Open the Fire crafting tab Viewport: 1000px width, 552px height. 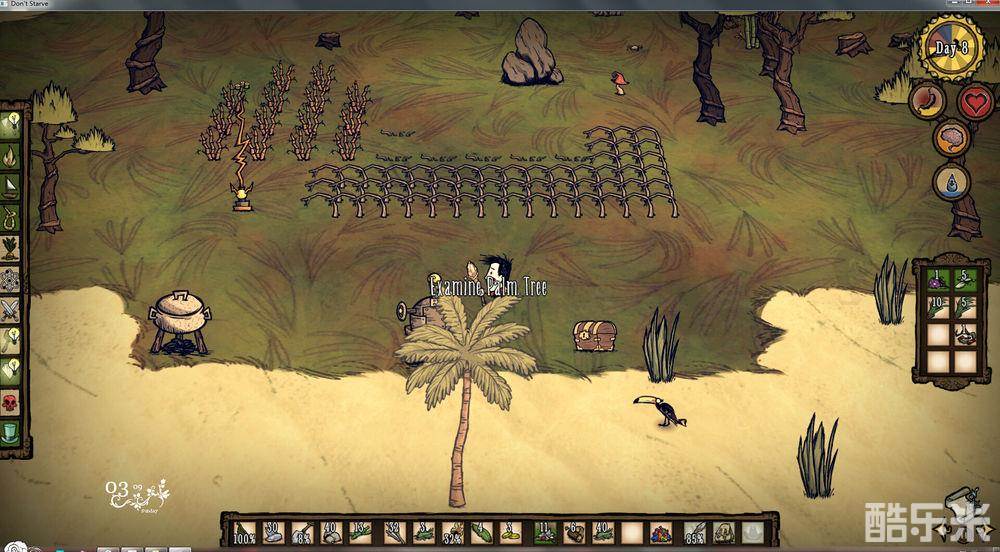(x=12, y=156)
